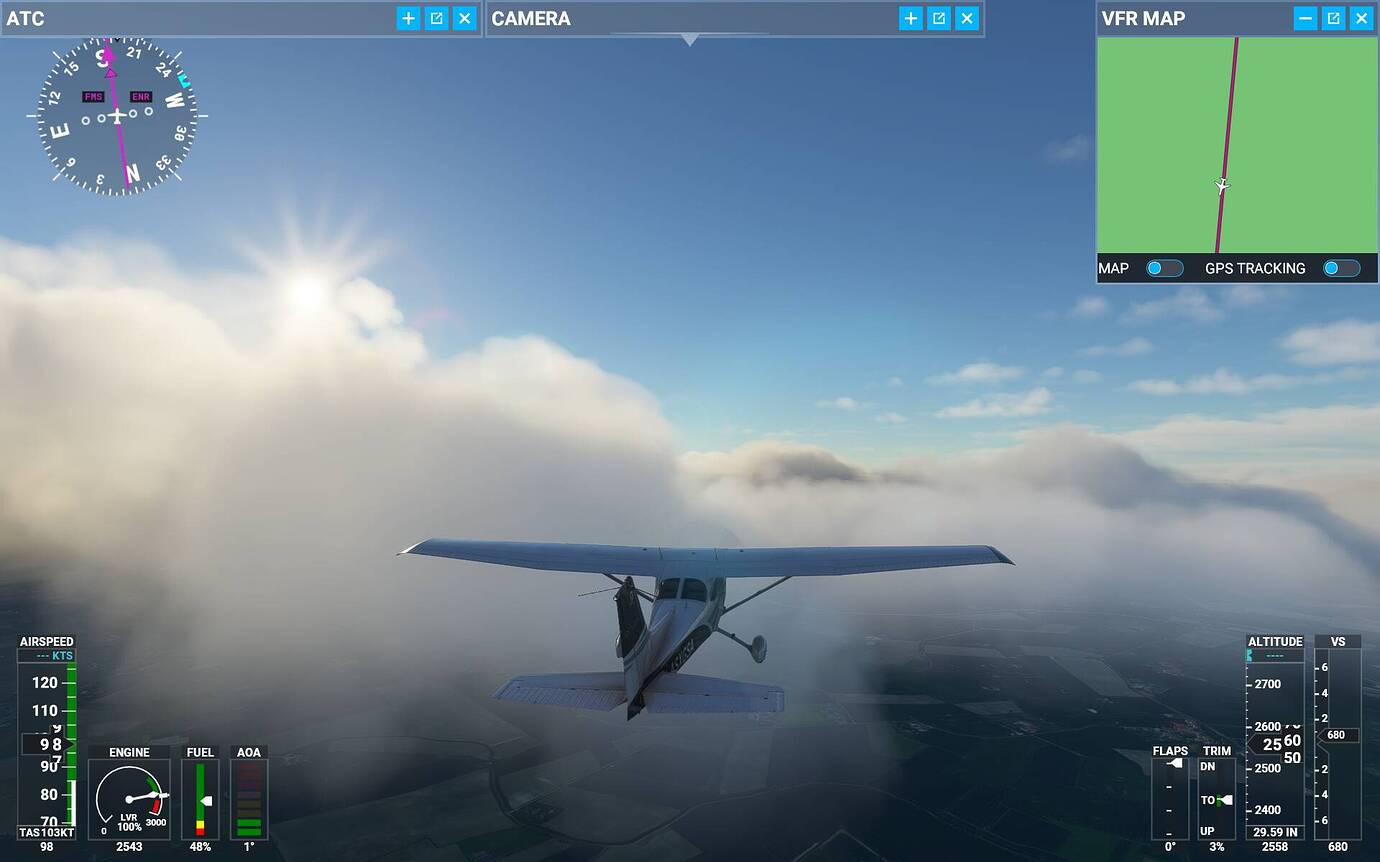Pop out the VFR MAP to its own window
Viewport: 1380px width, 862px height.
(1333, 18)
